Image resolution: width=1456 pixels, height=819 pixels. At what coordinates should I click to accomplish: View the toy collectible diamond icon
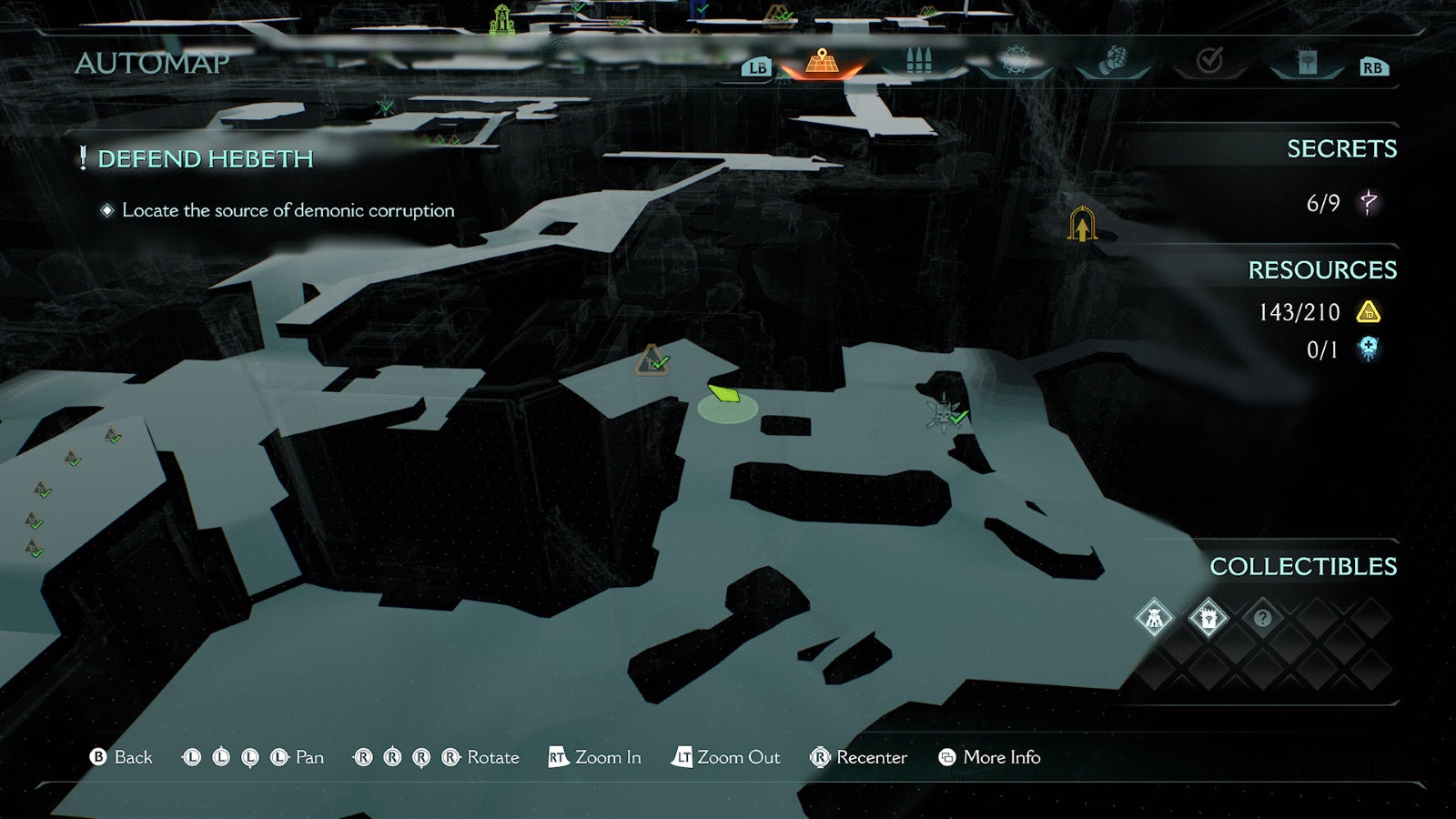(x=1154, y=617)
